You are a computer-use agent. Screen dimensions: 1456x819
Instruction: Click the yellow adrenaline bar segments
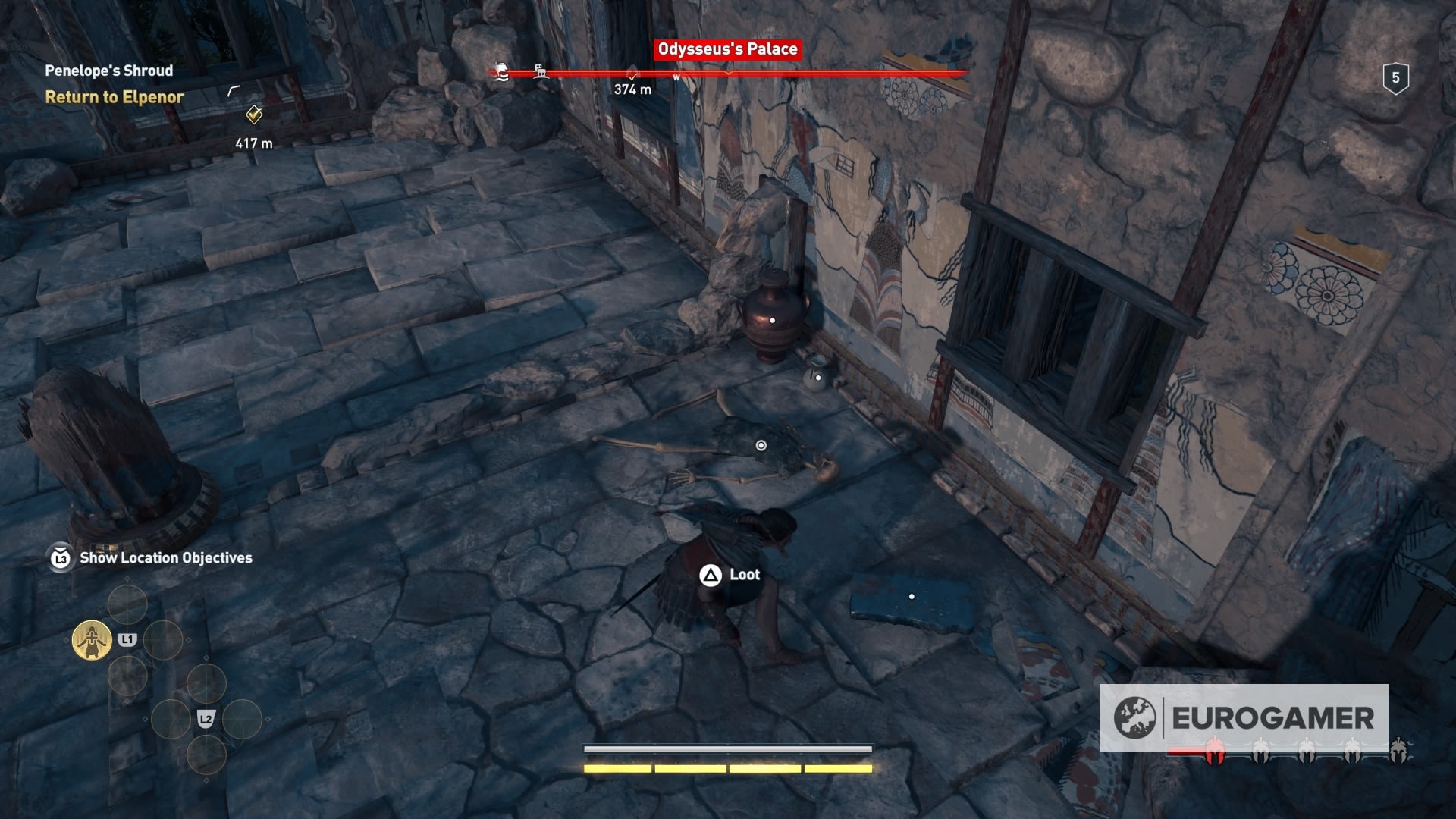(728, 768)
